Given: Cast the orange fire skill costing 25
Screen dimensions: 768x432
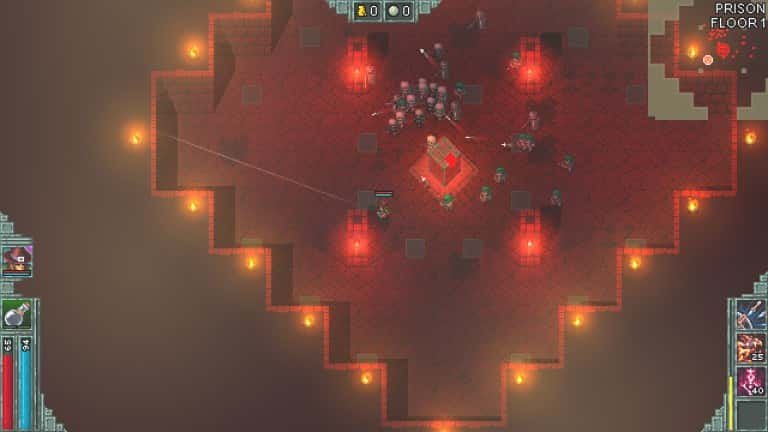Looking at the screenshot, I should (x=750, y=348).
